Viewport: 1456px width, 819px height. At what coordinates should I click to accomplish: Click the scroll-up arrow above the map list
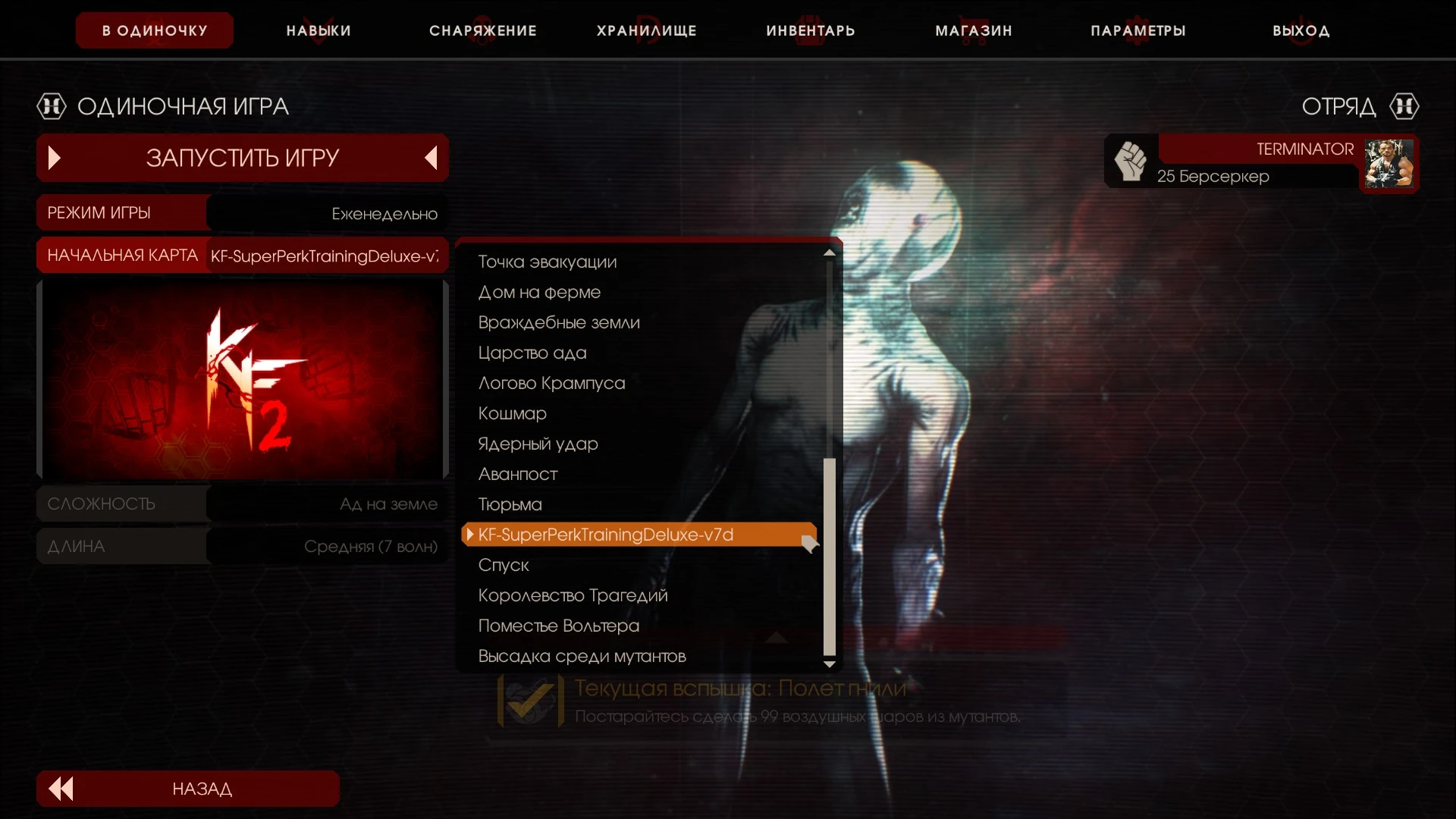[x=830, y=253]
